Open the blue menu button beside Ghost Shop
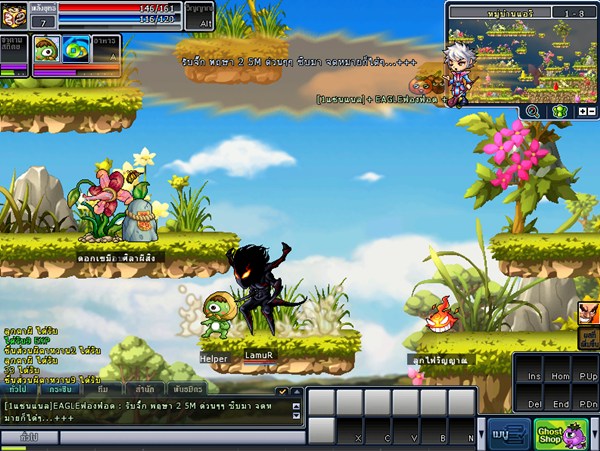The image size is (600, 451). pos(509,434)
